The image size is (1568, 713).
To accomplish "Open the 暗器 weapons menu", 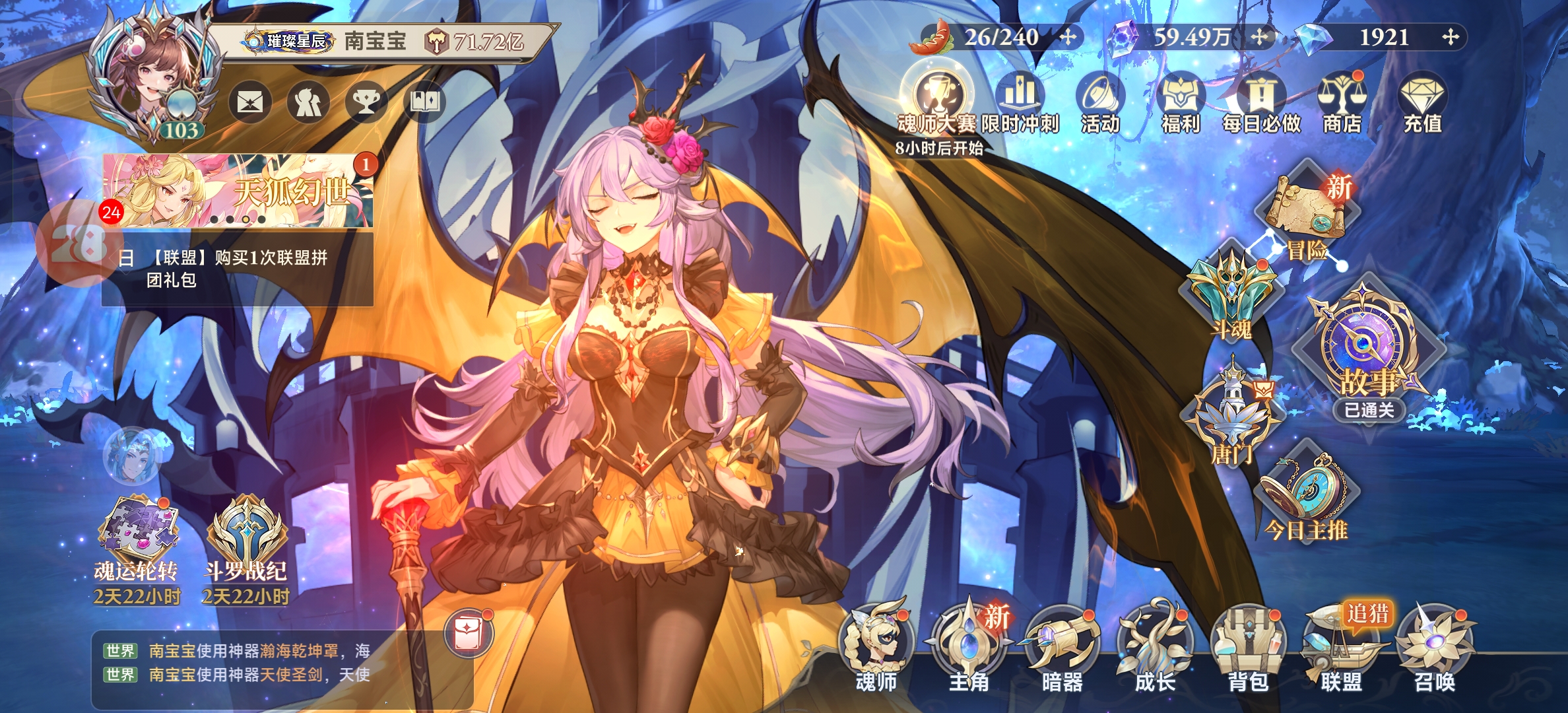I will click(1062, 647).
